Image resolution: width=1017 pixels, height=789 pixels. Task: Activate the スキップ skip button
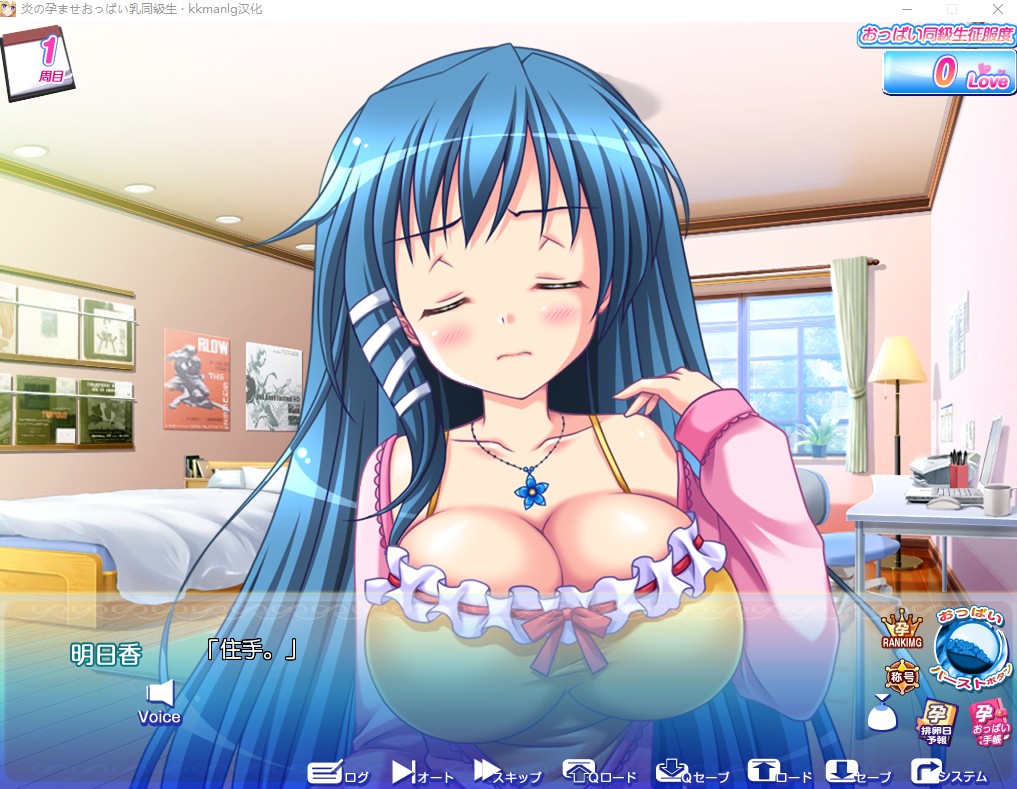click(x=507, y=773)
